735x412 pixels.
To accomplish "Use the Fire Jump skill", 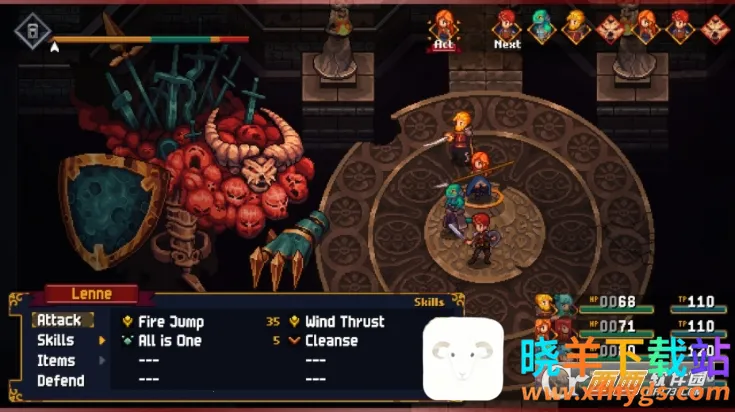I will coord(170,322).
